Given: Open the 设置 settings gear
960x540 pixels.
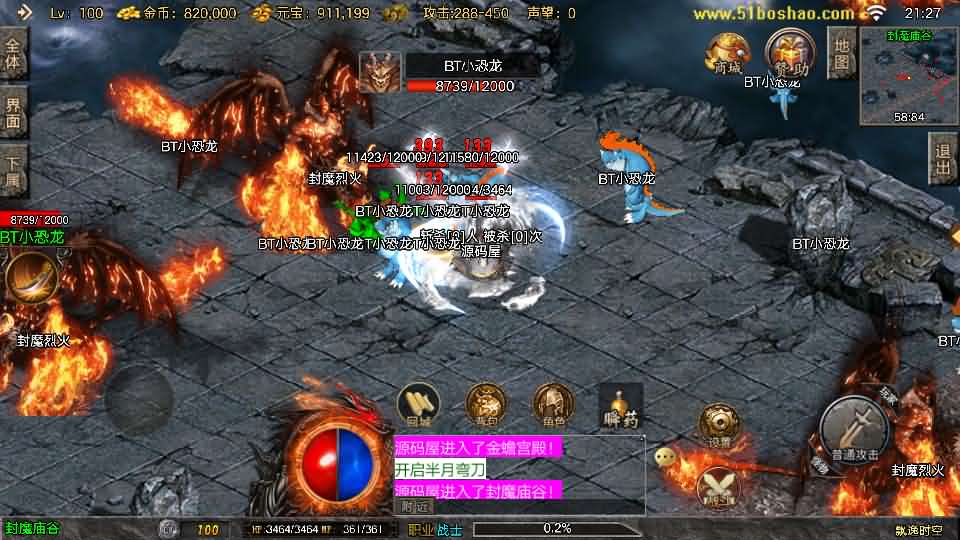Looking at the screenshot, I should point(718,424).
